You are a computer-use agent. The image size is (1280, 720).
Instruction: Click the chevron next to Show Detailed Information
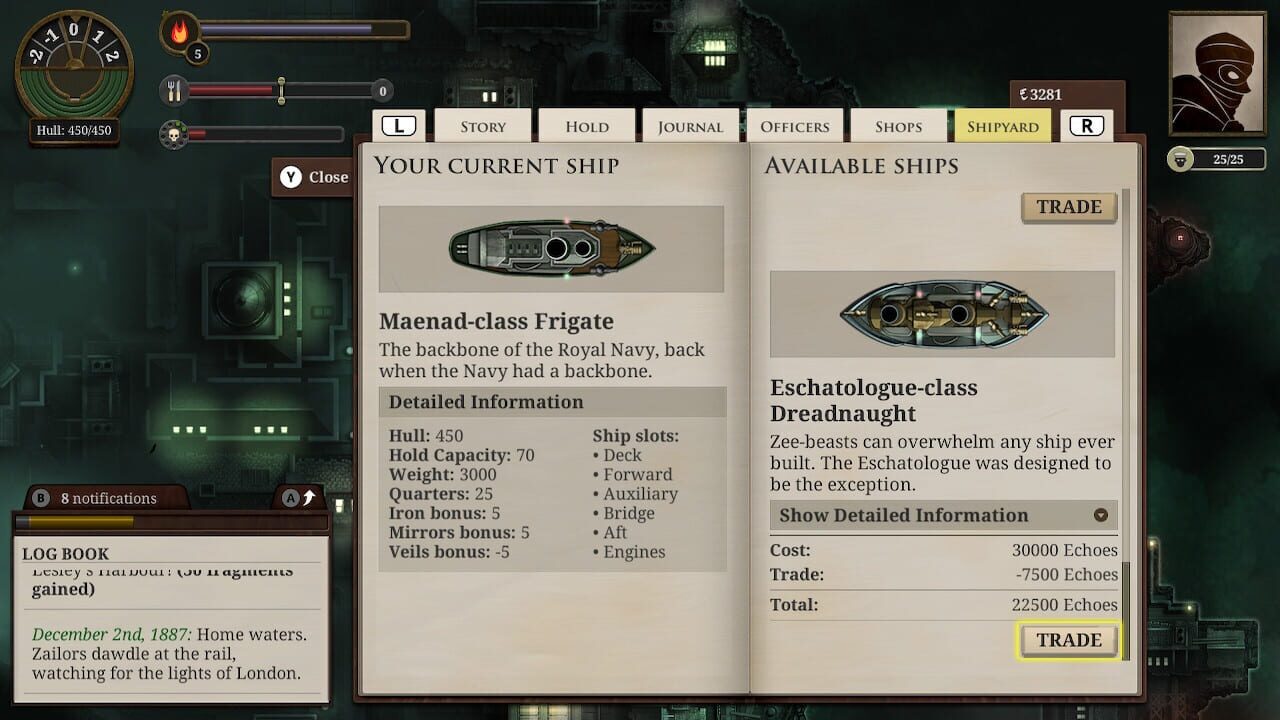coord(1102,515)
